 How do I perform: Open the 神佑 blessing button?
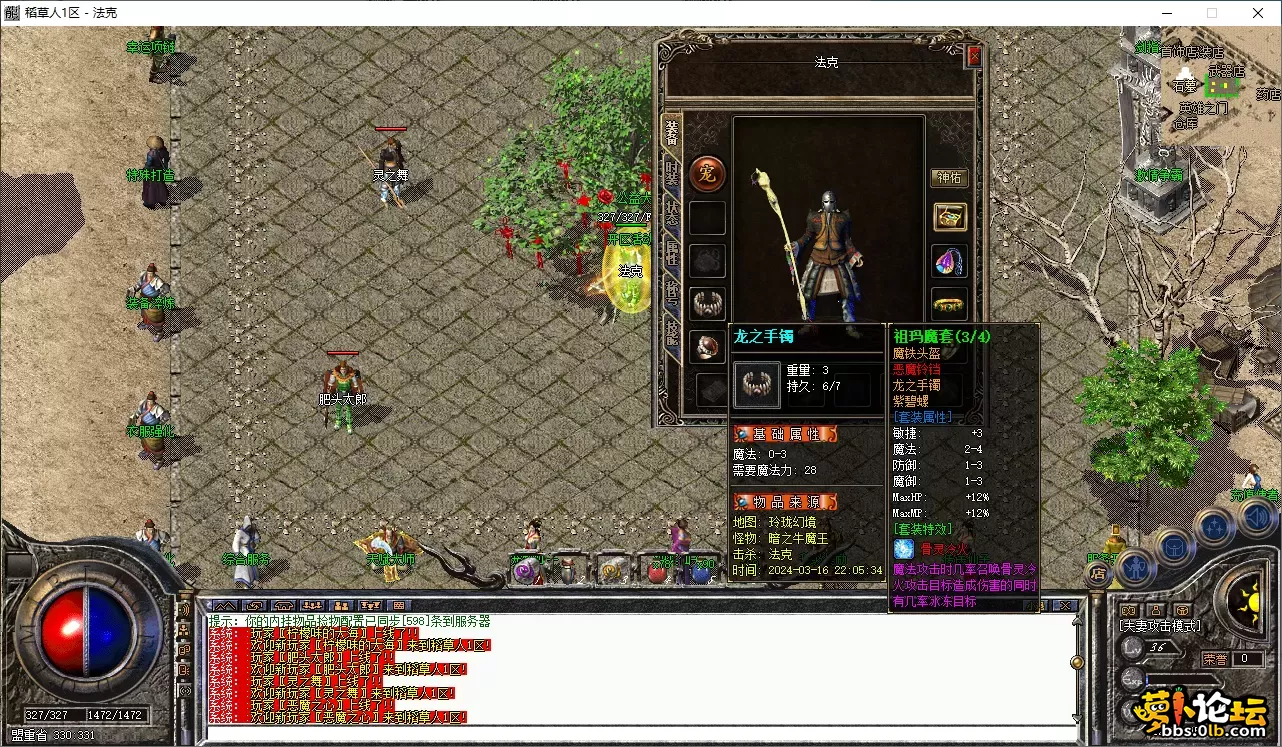pos(949,178)
